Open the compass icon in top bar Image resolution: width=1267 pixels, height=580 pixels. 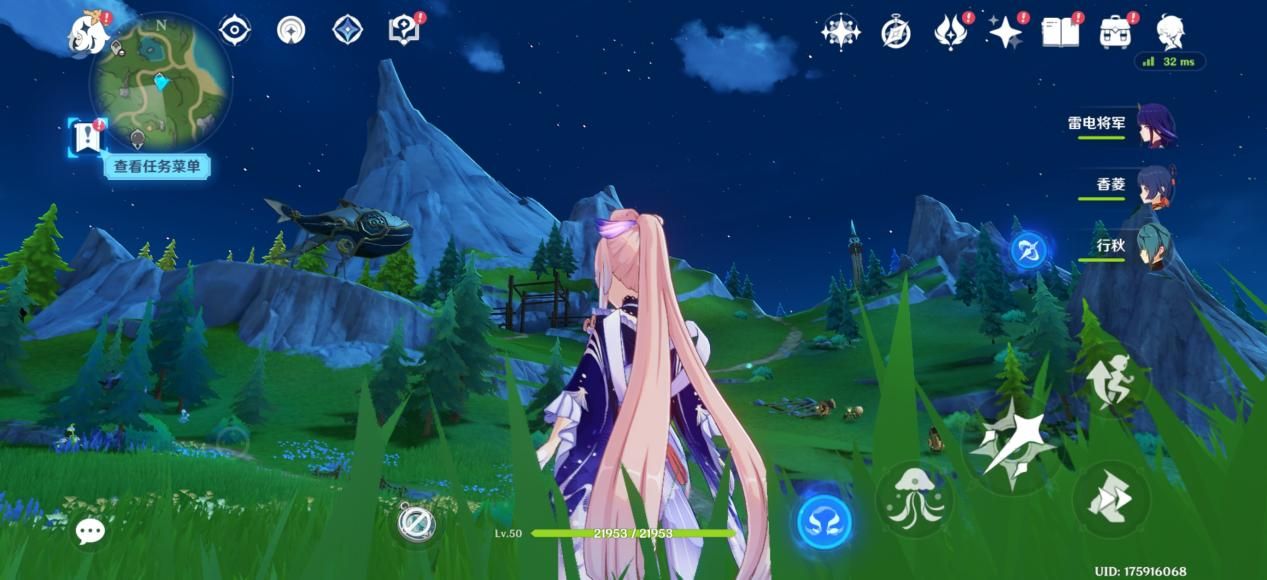click(895, 33)
